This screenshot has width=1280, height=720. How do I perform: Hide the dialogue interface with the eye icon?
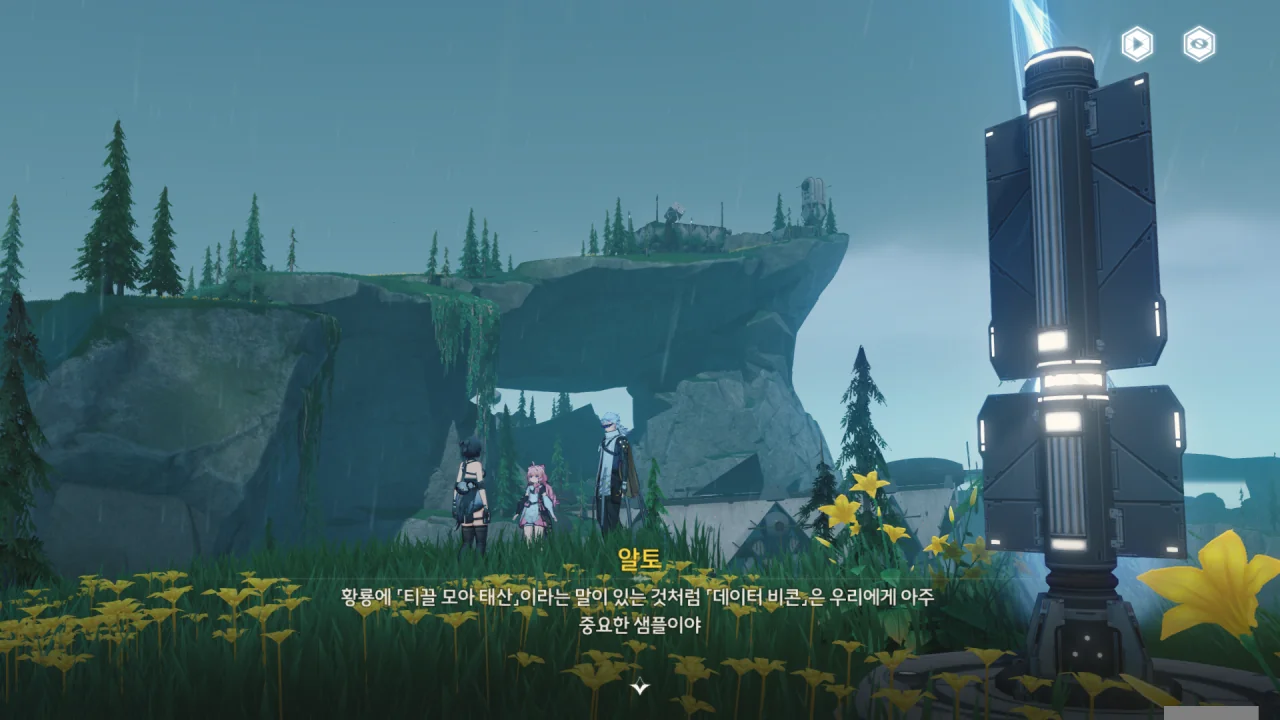click(1199, 44)
